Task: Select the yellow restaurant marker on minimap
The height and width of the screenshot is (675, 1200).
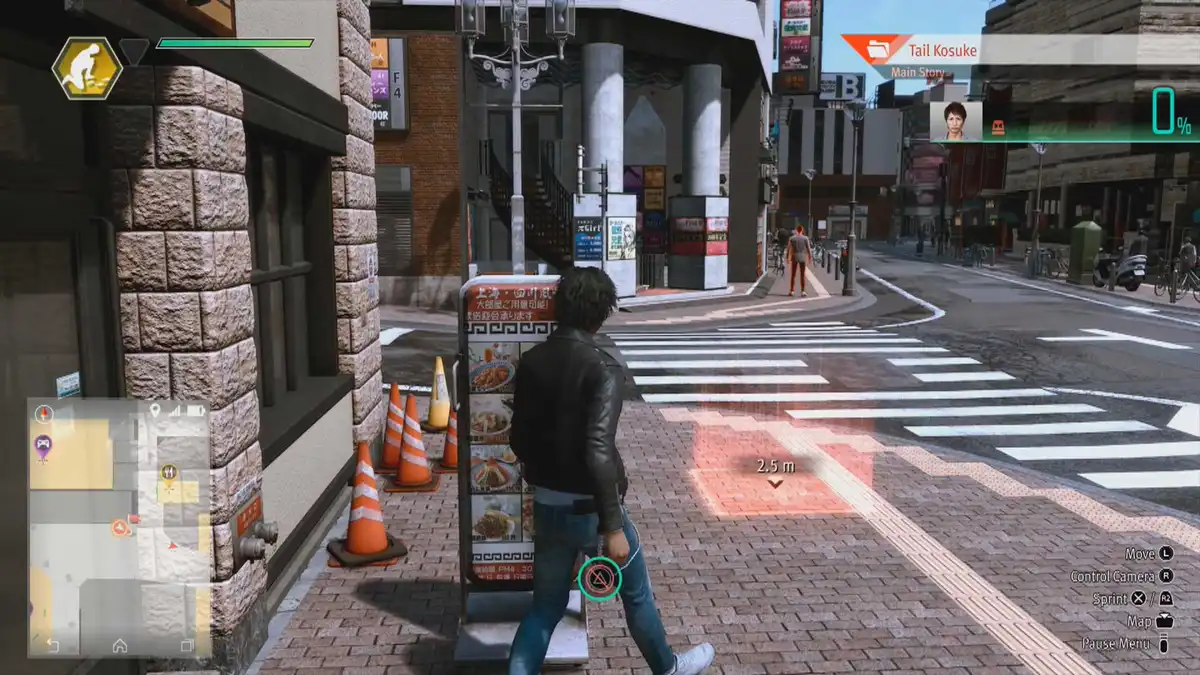Action: [x=168, y=472]
